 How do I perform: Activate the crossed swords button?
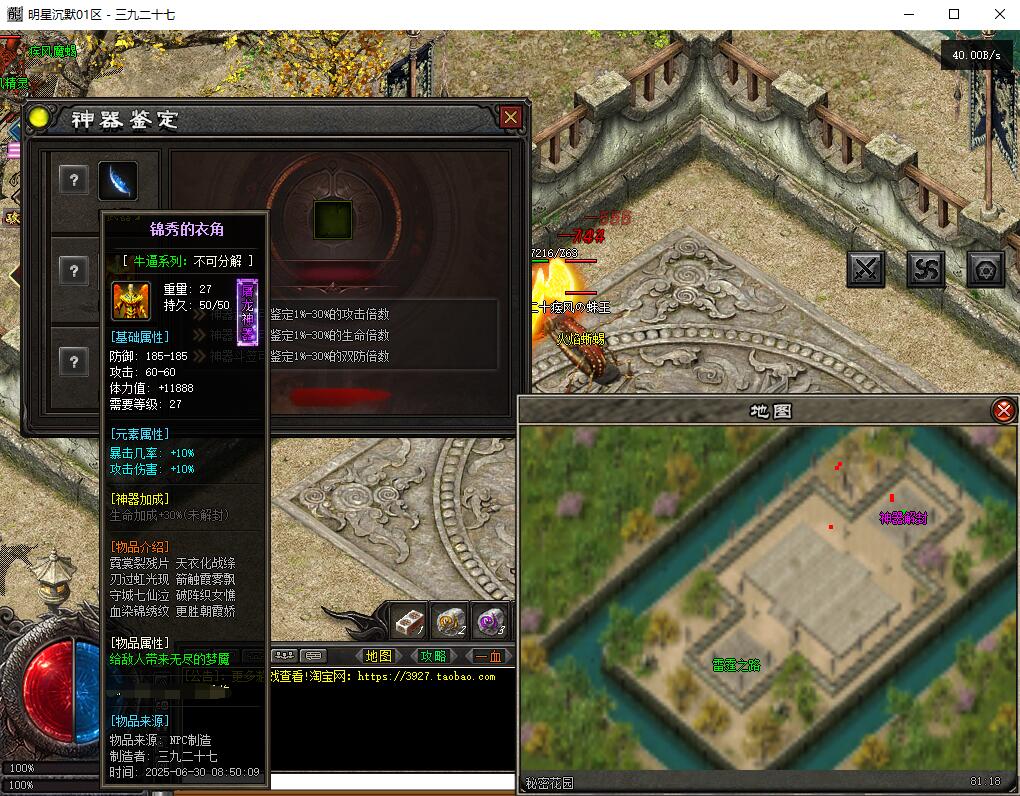[x=866, y=268]
